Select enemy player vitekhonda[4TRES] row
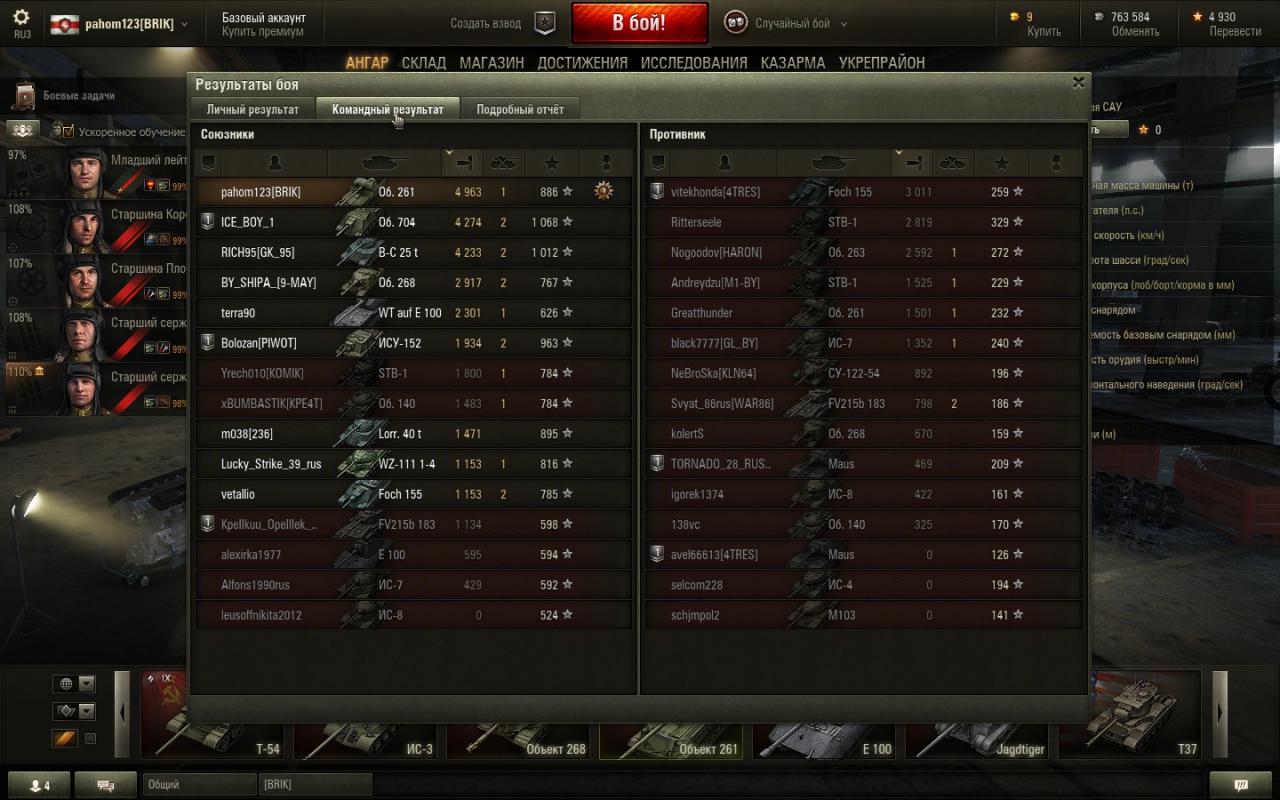 tap(715, 192)
